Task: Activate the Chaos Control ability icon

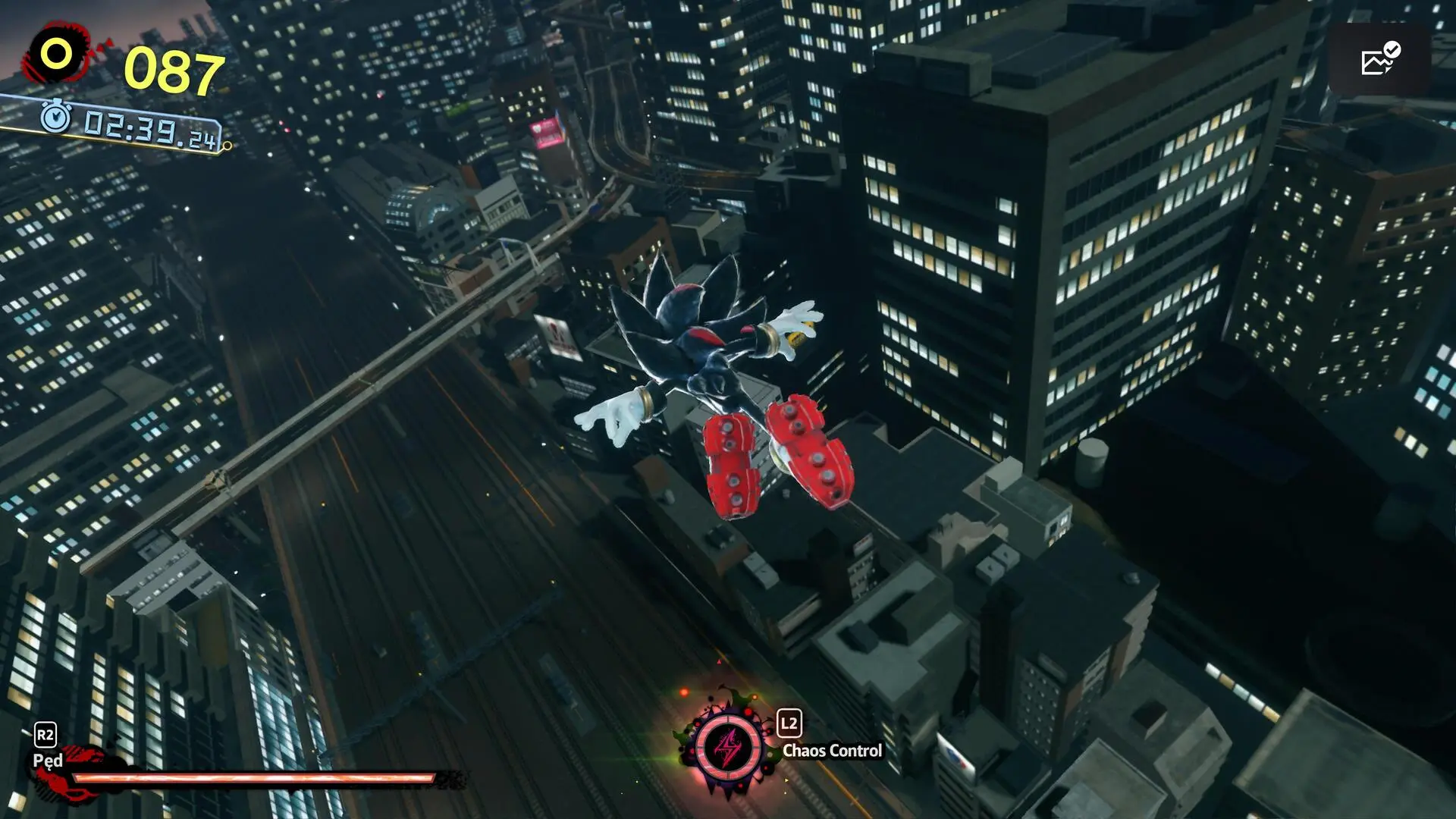Action: 728,747
